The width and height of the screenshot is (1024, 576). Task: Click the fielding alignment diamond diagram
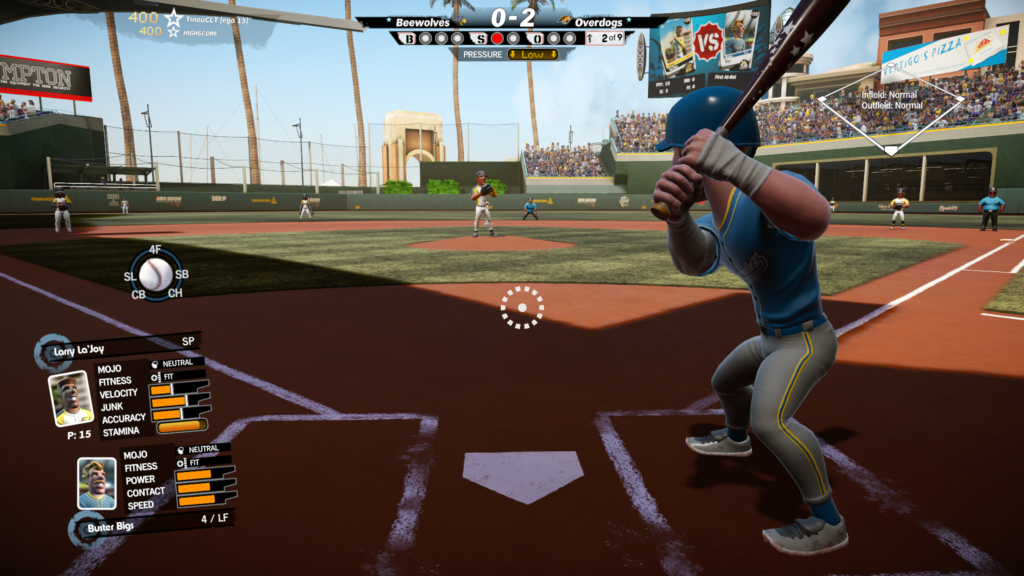tap(890, 110)
